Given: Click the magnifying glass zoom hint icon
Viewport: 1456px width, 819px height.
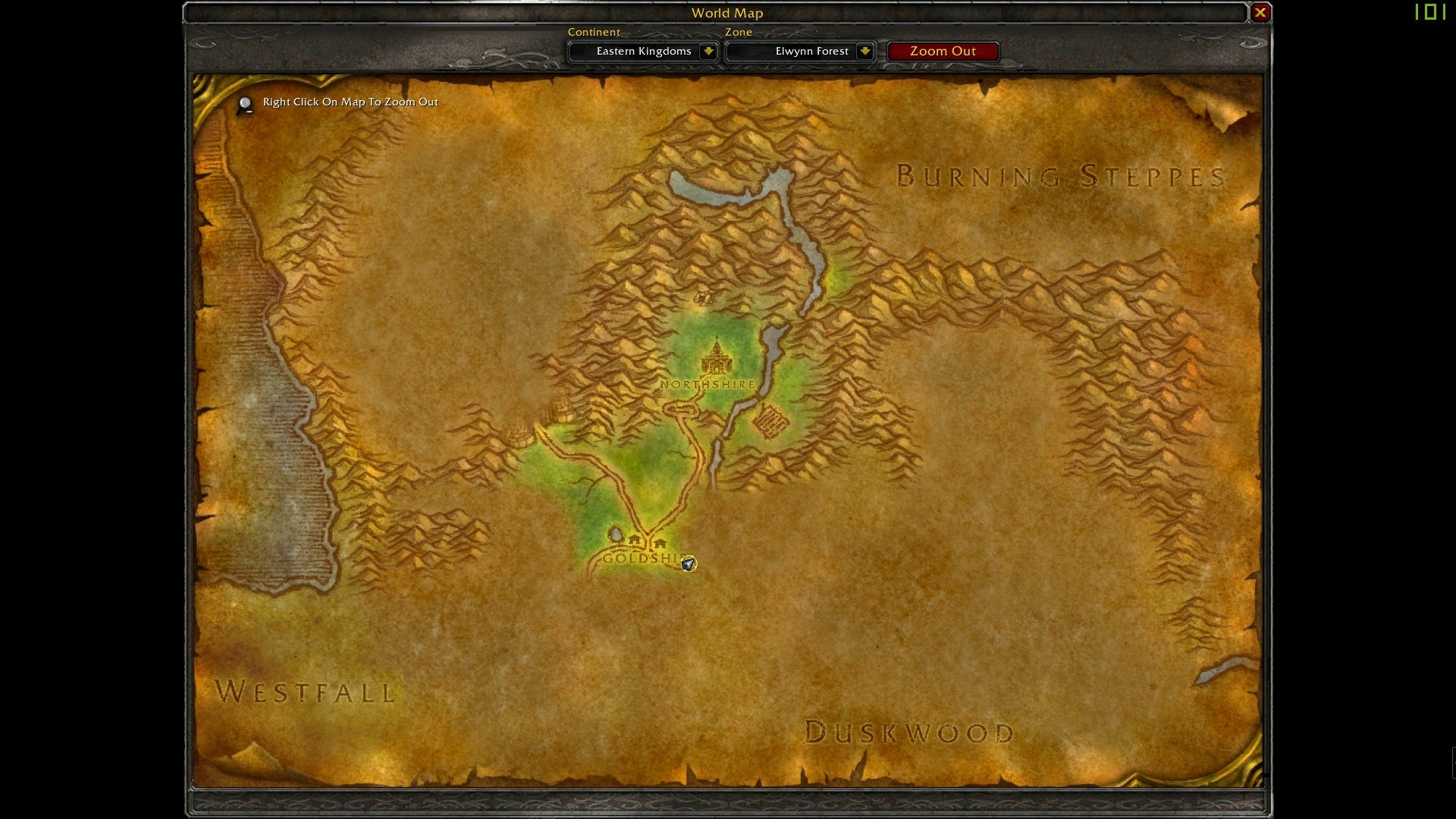Looking at the screenshot, I should point(244,104).
